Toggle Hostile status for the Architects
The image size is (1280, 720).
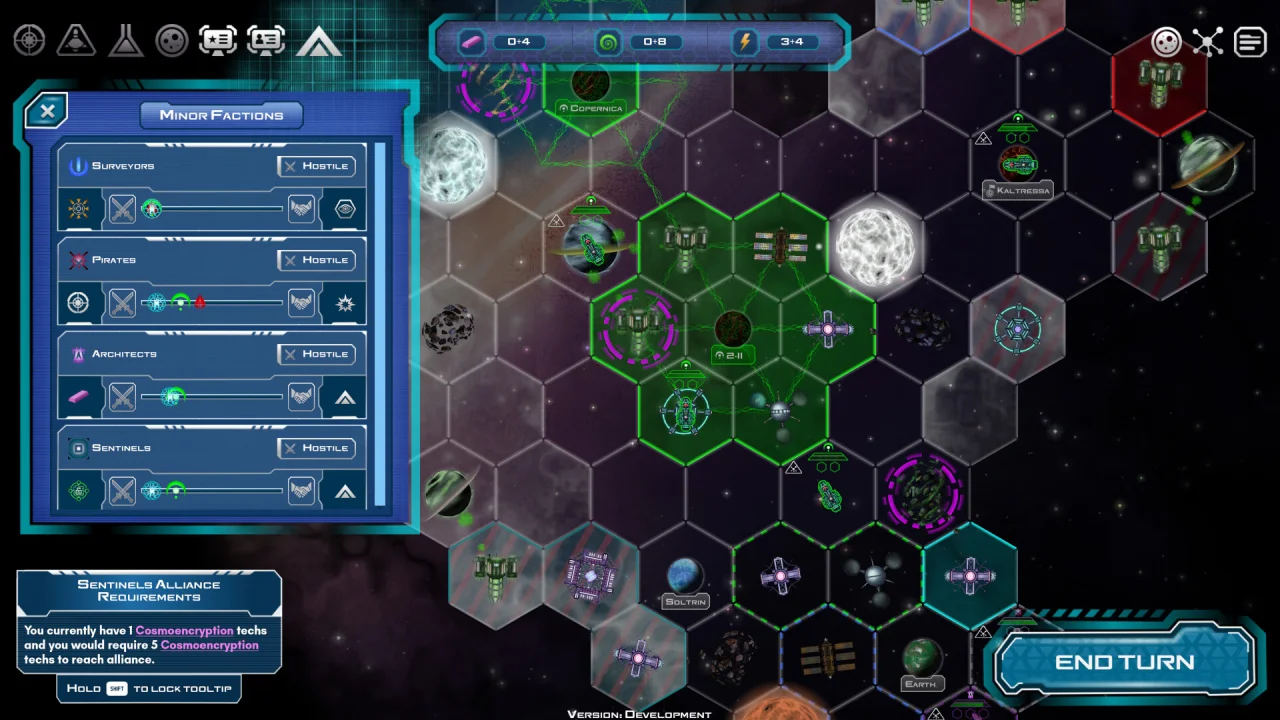click(x=317, y=354)
